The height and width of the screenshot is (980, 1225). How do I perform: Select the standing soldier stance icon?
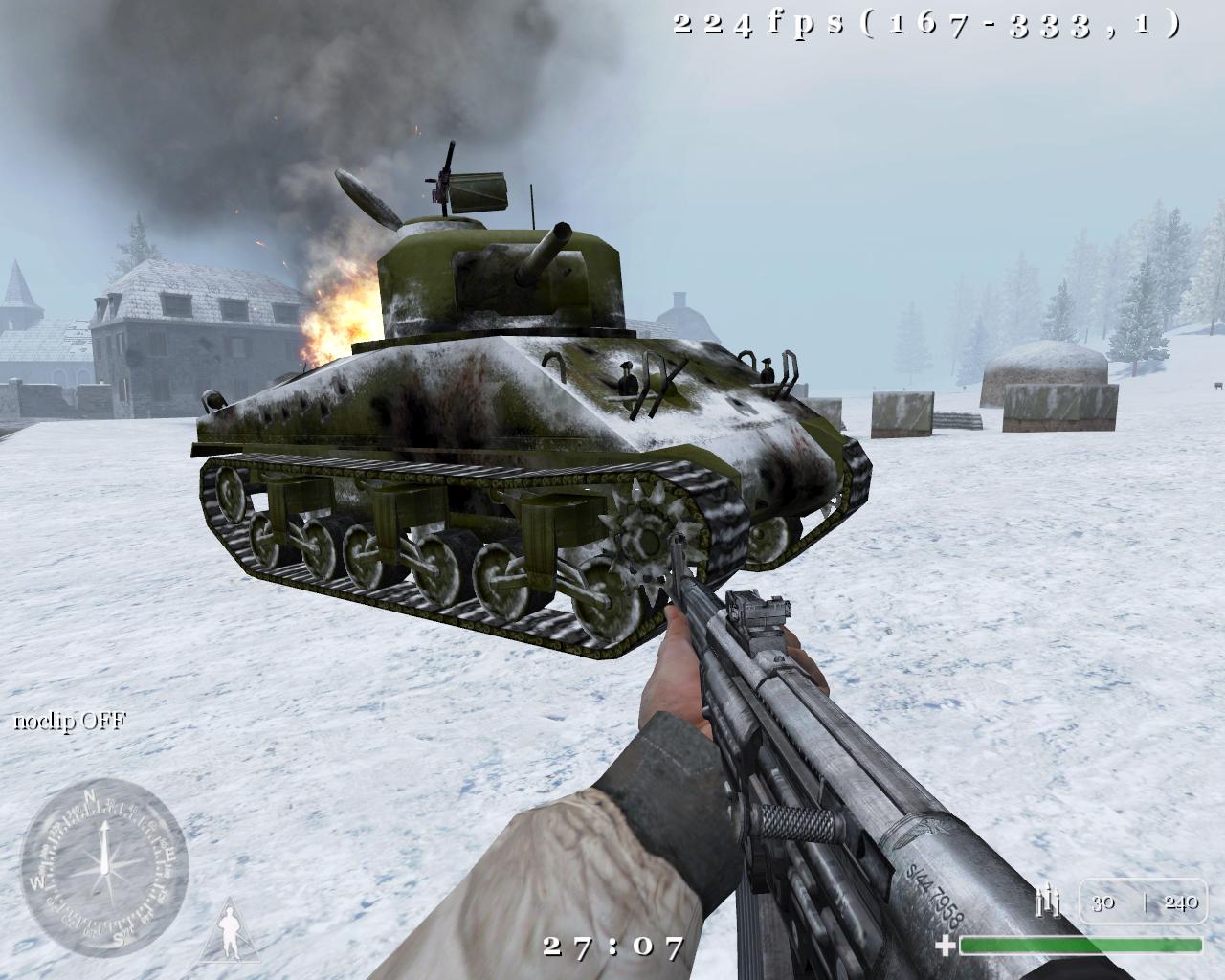(230, 930)
